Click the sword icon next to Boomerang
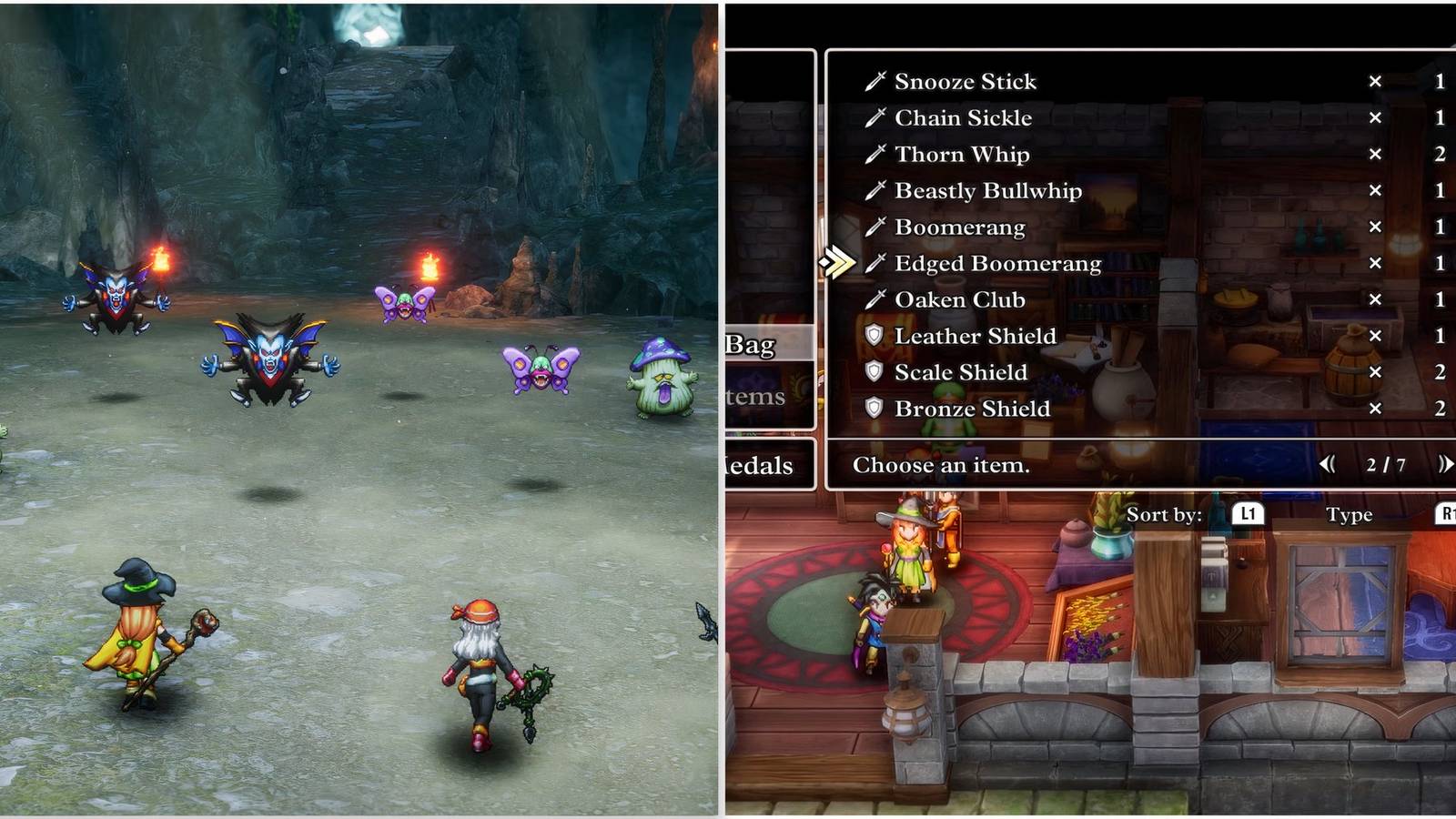Image resolution: width=1456 pixels, height=819 pixels. click(873, 227)
